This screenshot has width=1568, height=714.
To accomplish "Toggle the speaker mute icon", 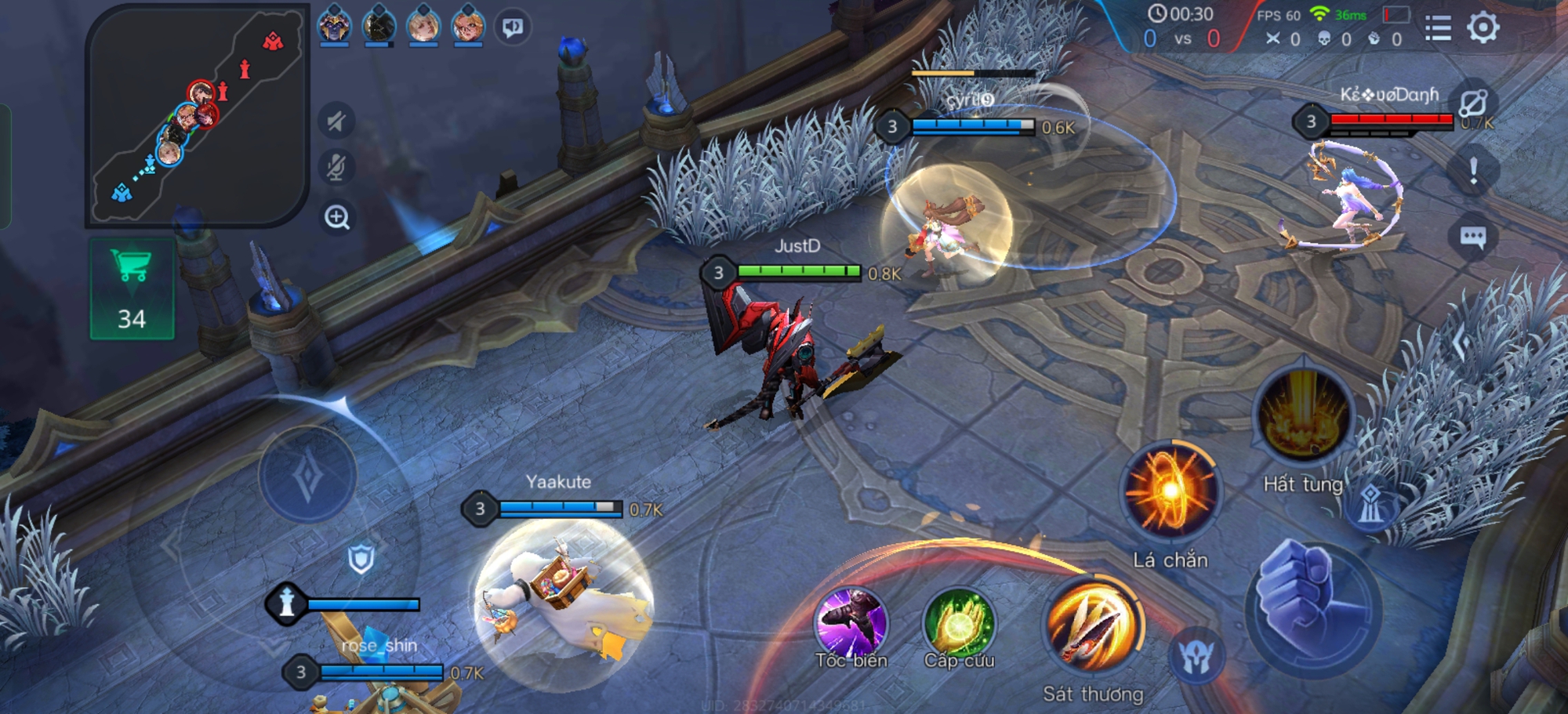I will coord(336,121).
